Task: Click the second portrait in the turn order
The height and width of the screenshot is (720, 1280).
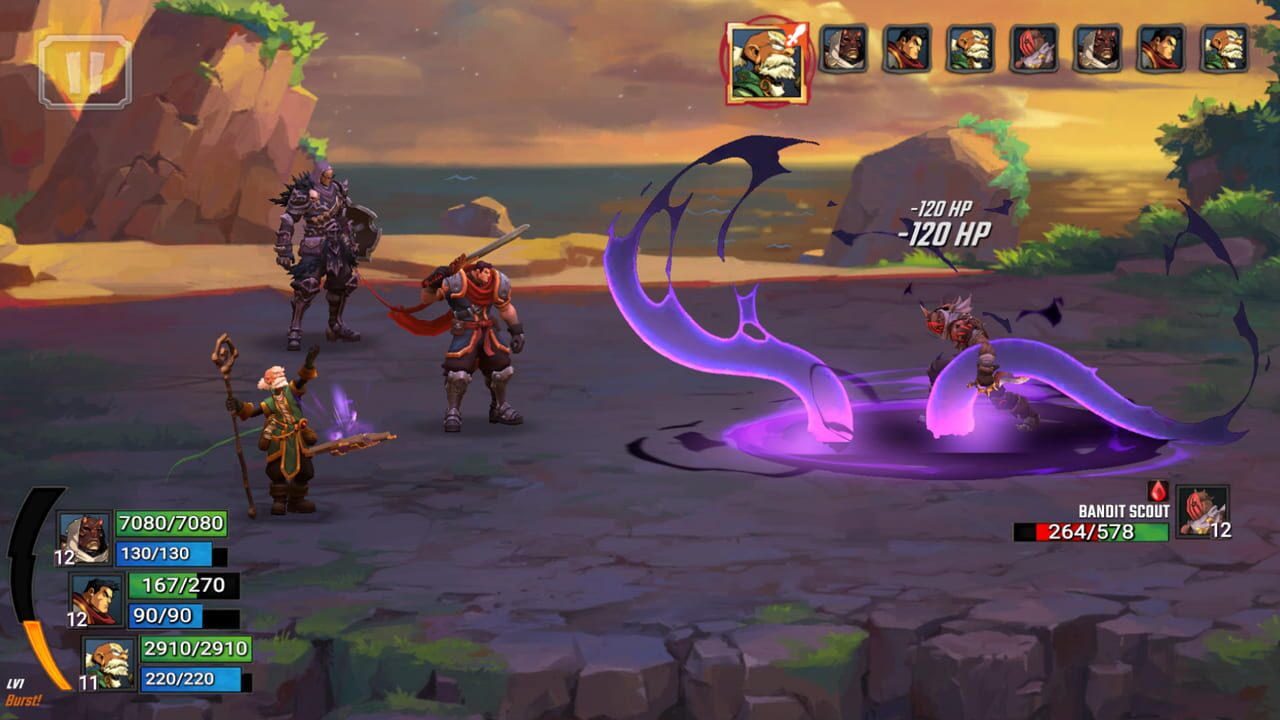Action: point(843,48)
